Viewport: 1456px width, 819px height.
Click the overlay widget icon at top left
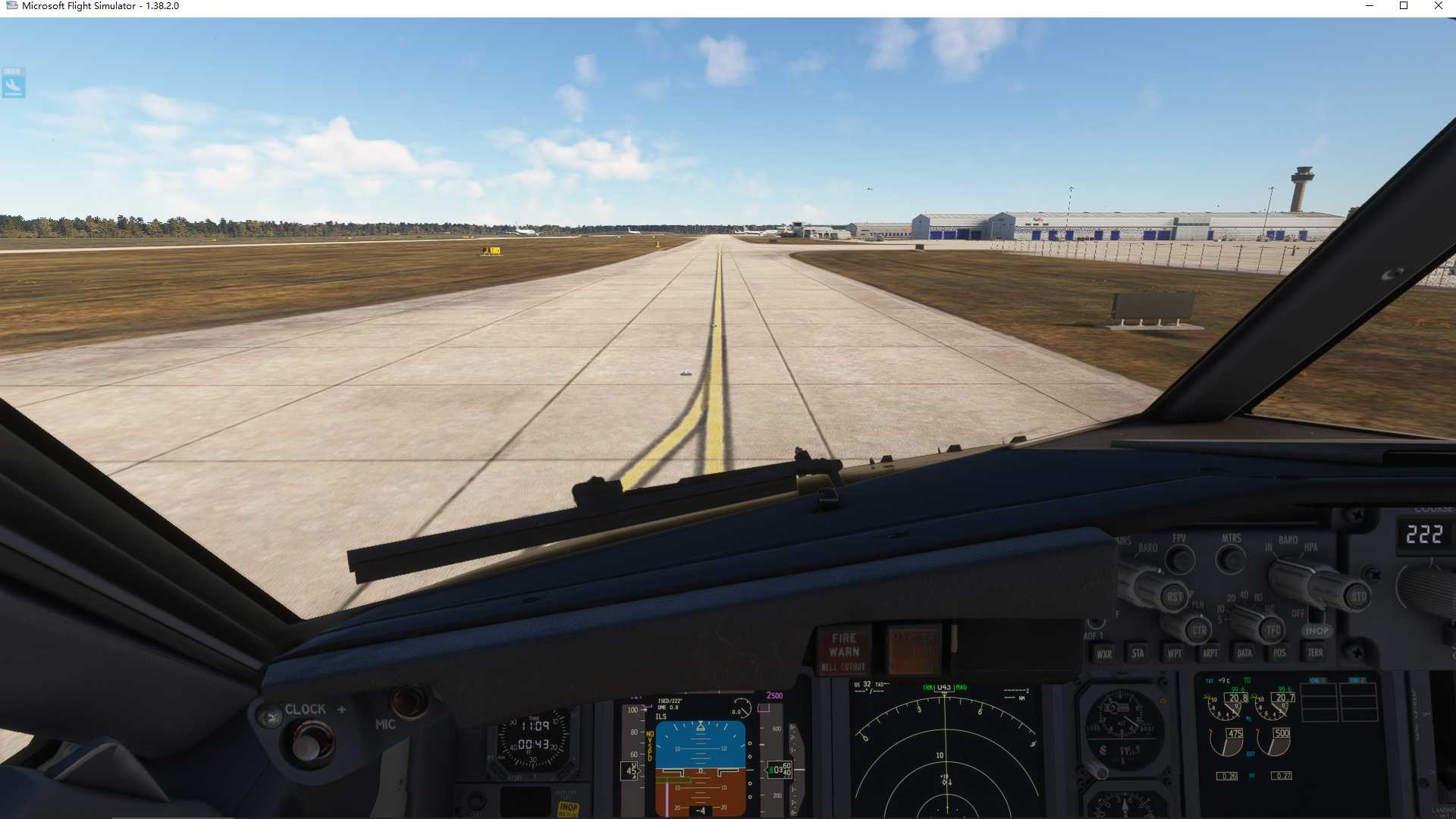(13, 85)
